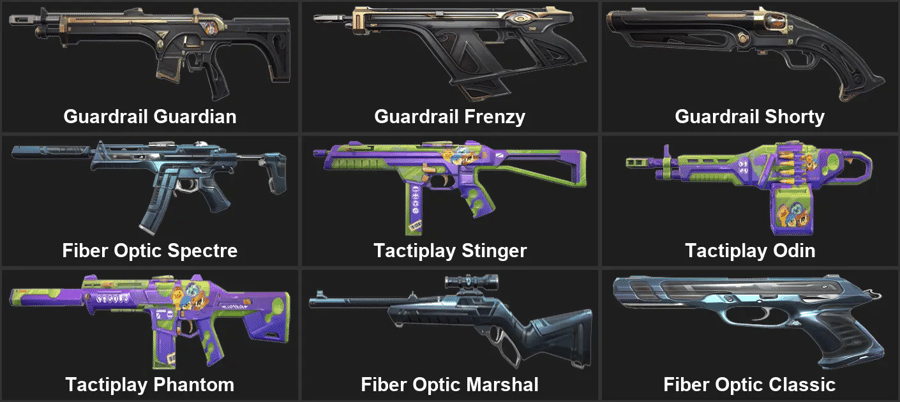View the Tactiplay Phantom skin
900x402 pixels.
[x=150, y=333]
